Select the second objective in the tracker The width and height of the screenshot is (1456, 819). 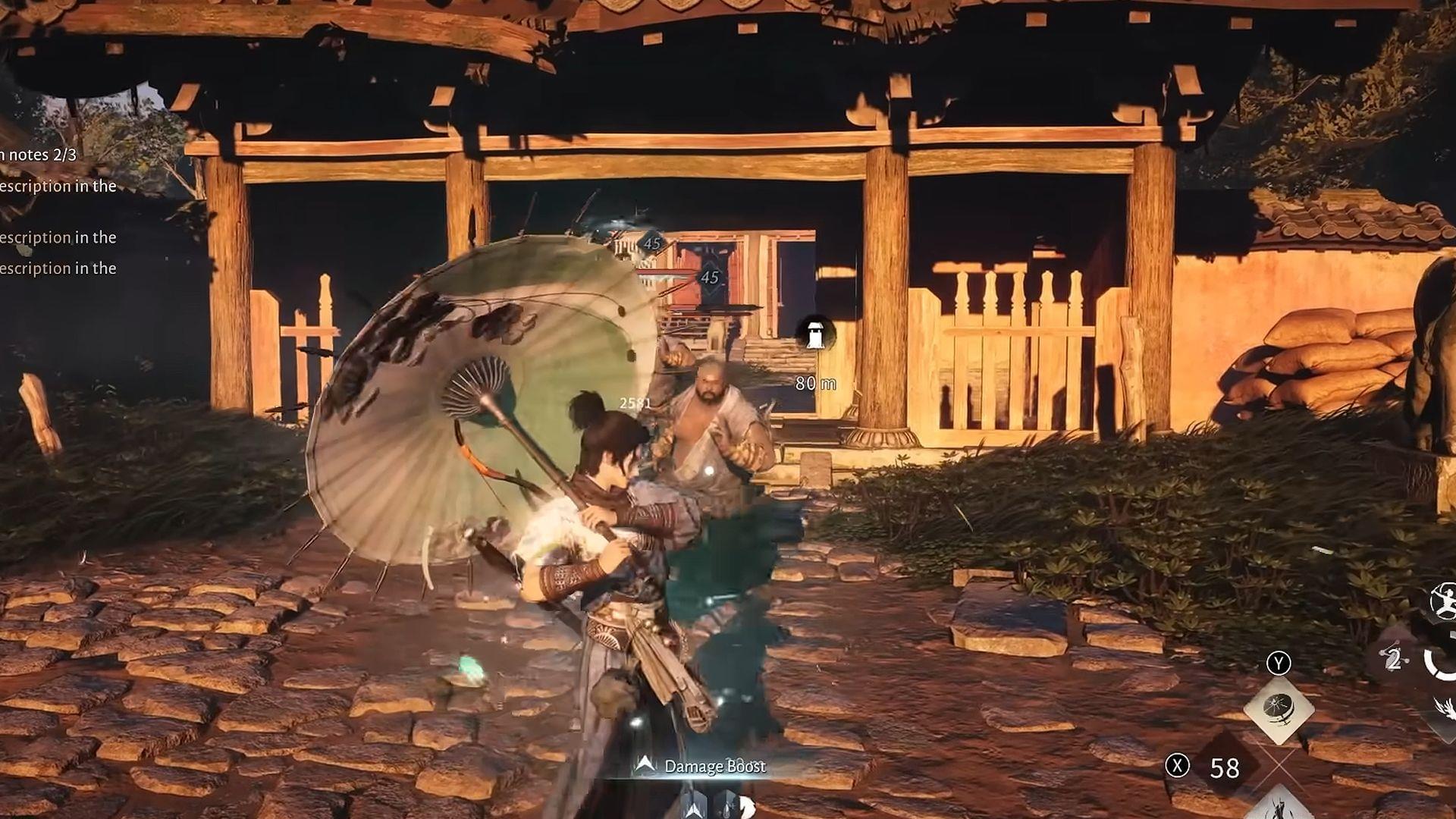click(59, 237)
